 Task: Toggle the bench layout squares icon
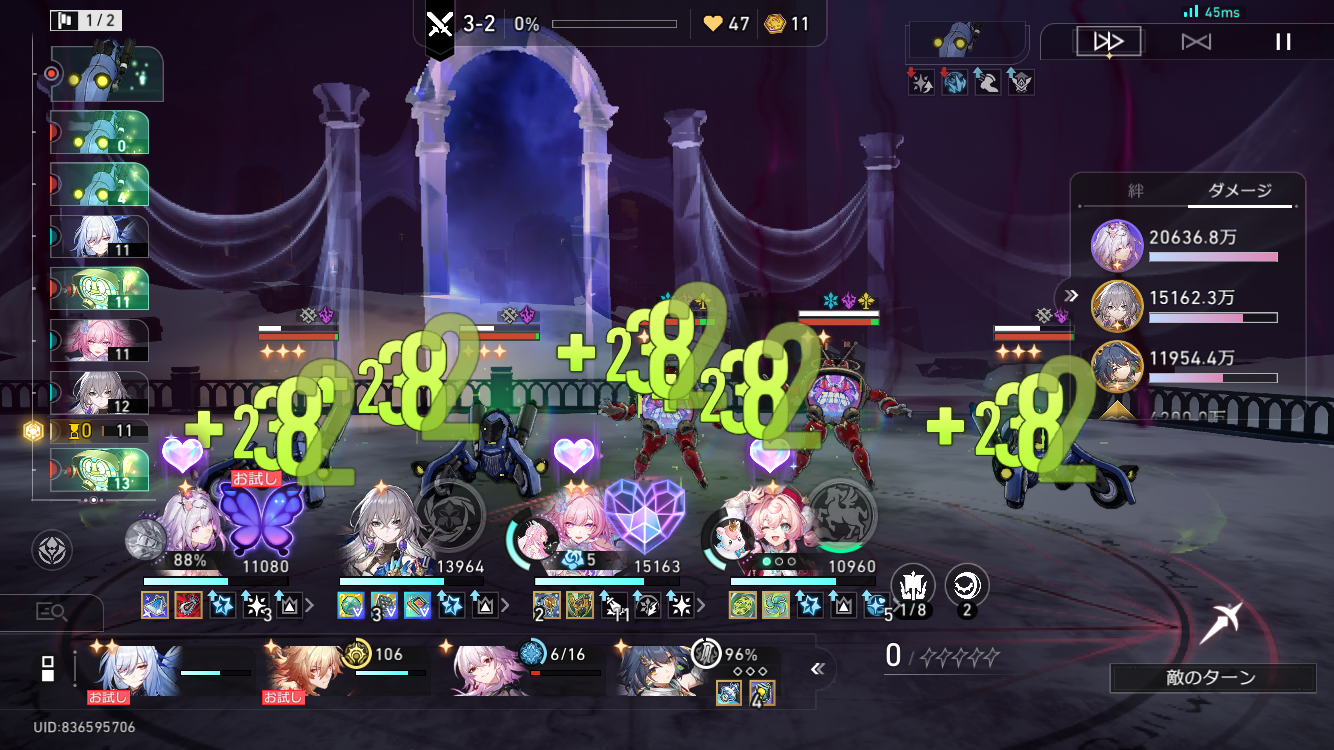coord(47,669)
